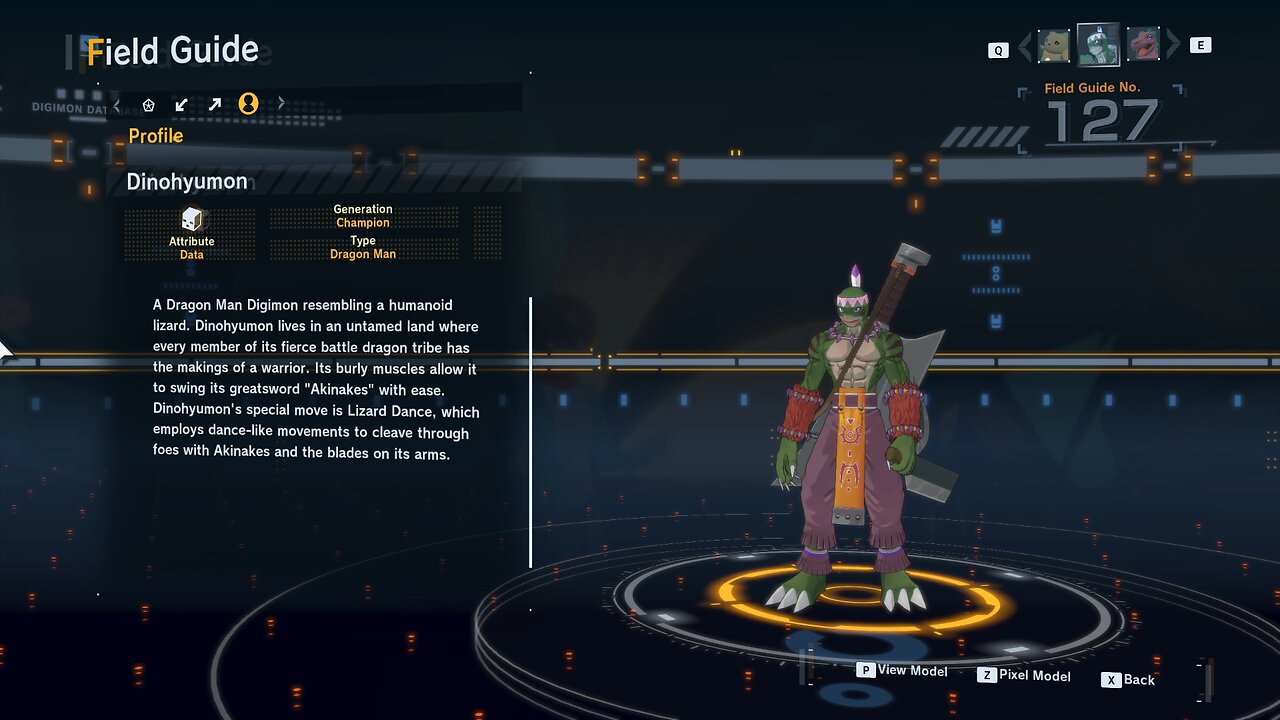The image size is (1280, 720).
Task: Switch to the up-right arrow tab
Action: tap(214, 104)
